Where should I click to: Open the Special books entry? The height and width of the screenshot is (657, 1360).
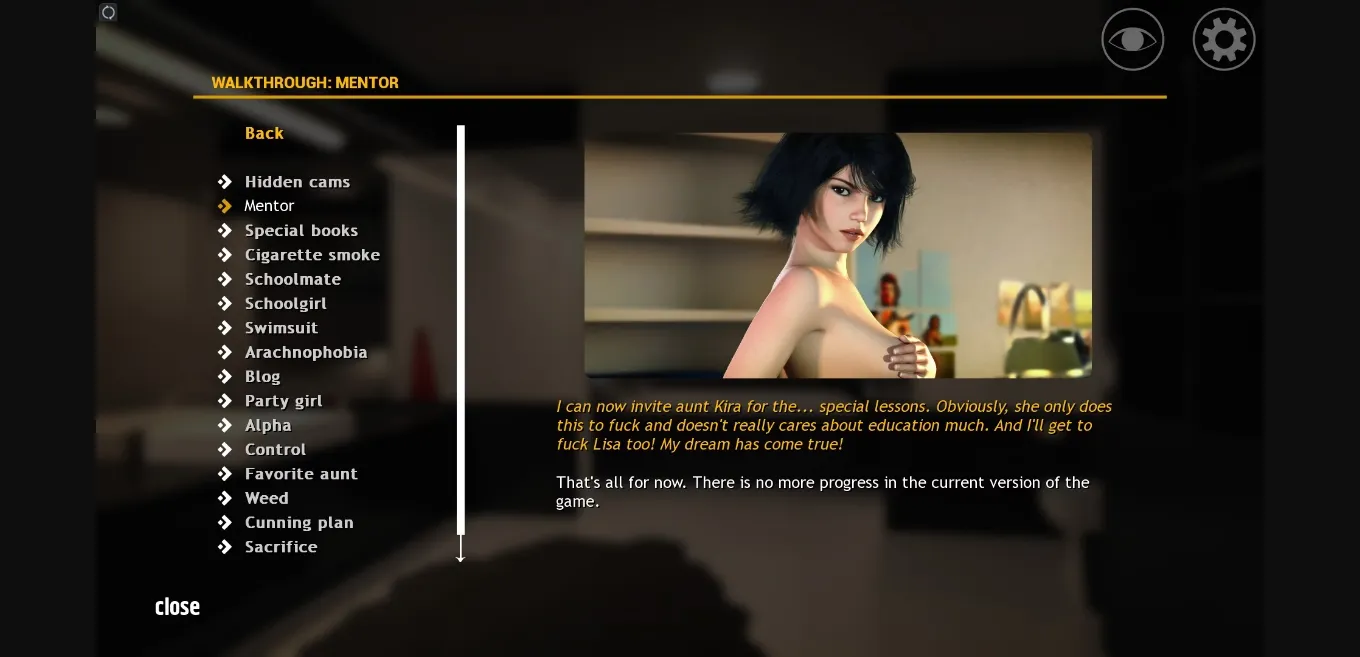pos(301,231)
